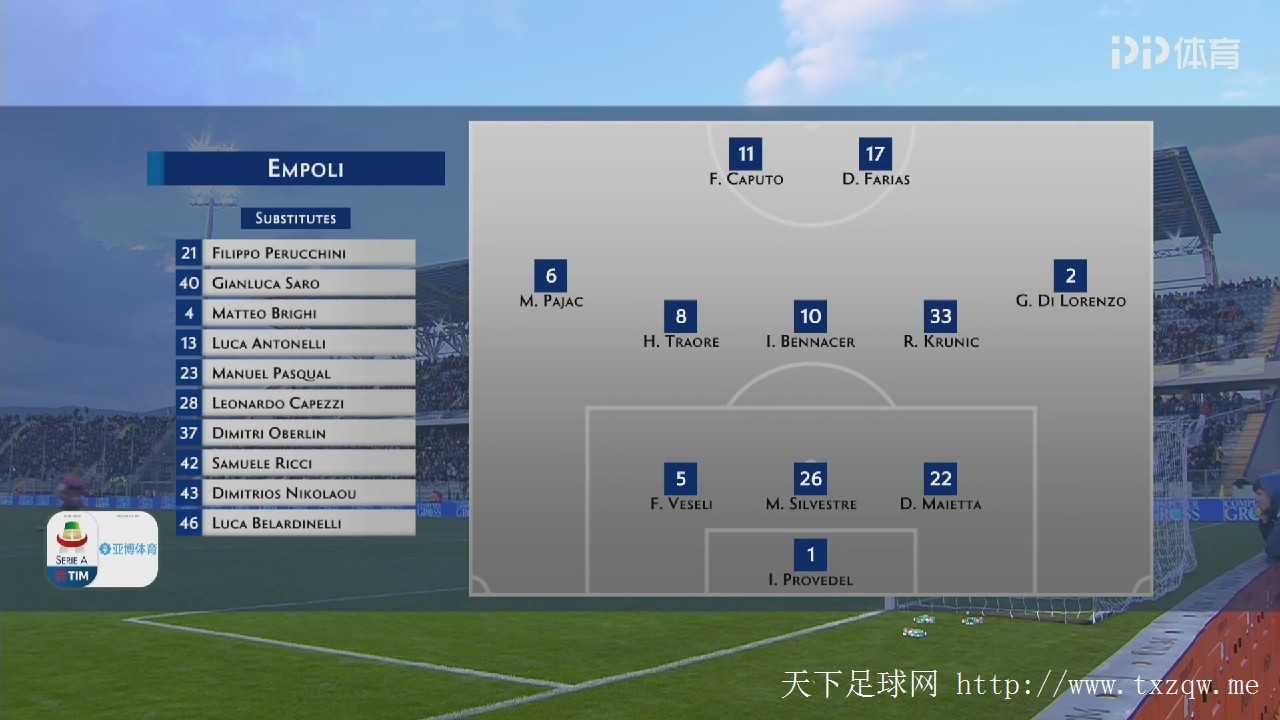
Task: Click D. Farias's number 17 tile
Action: tap(875, 154)
